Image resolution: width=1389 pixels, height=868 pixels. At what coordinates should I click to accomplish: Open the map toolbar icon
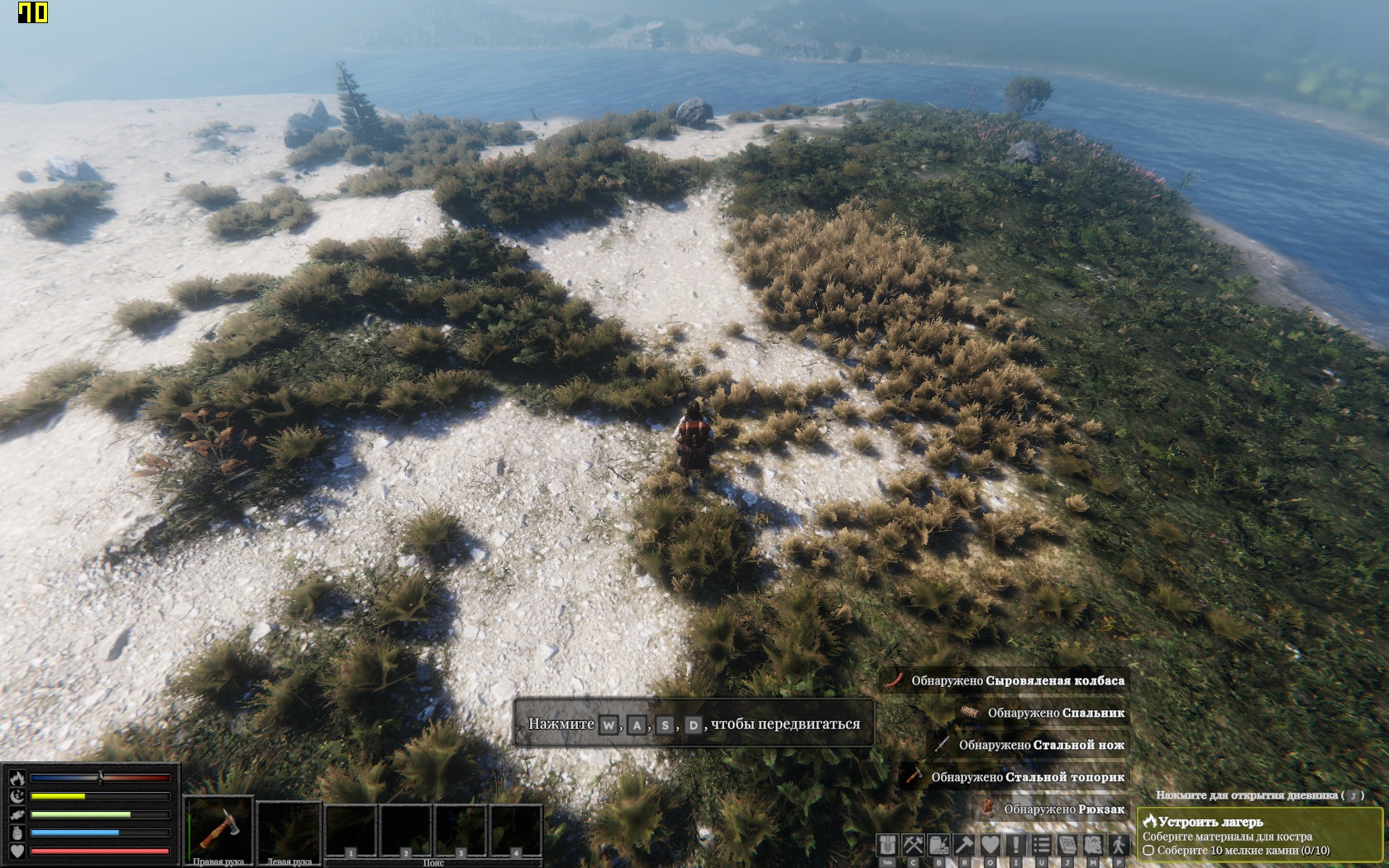pyautogui.click(x=1093, y=845)
